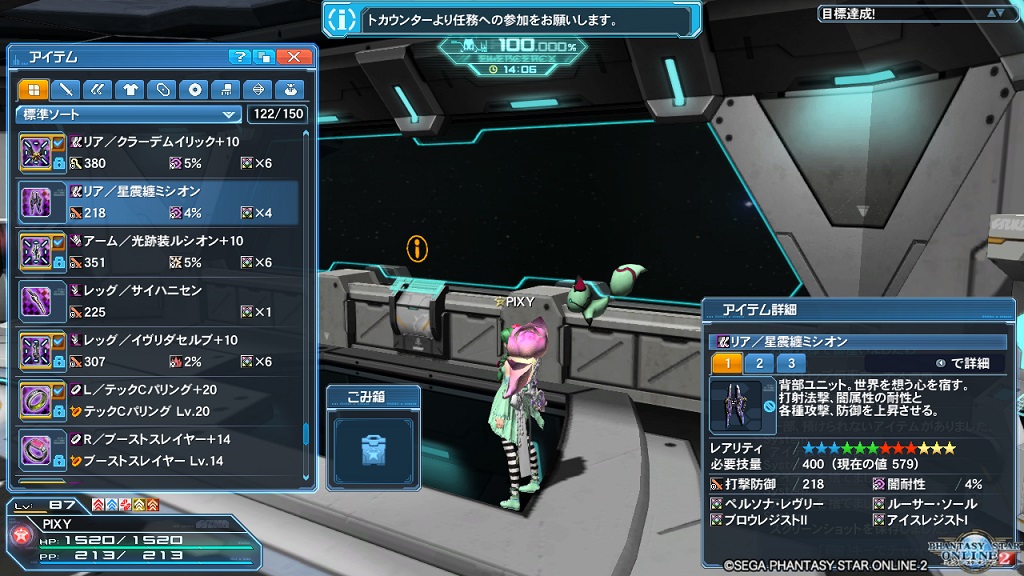The height and width of the screenshot is (576, 1024).
Task: Show the clothing shirt category tab
Action: click(x=129, y=90)
